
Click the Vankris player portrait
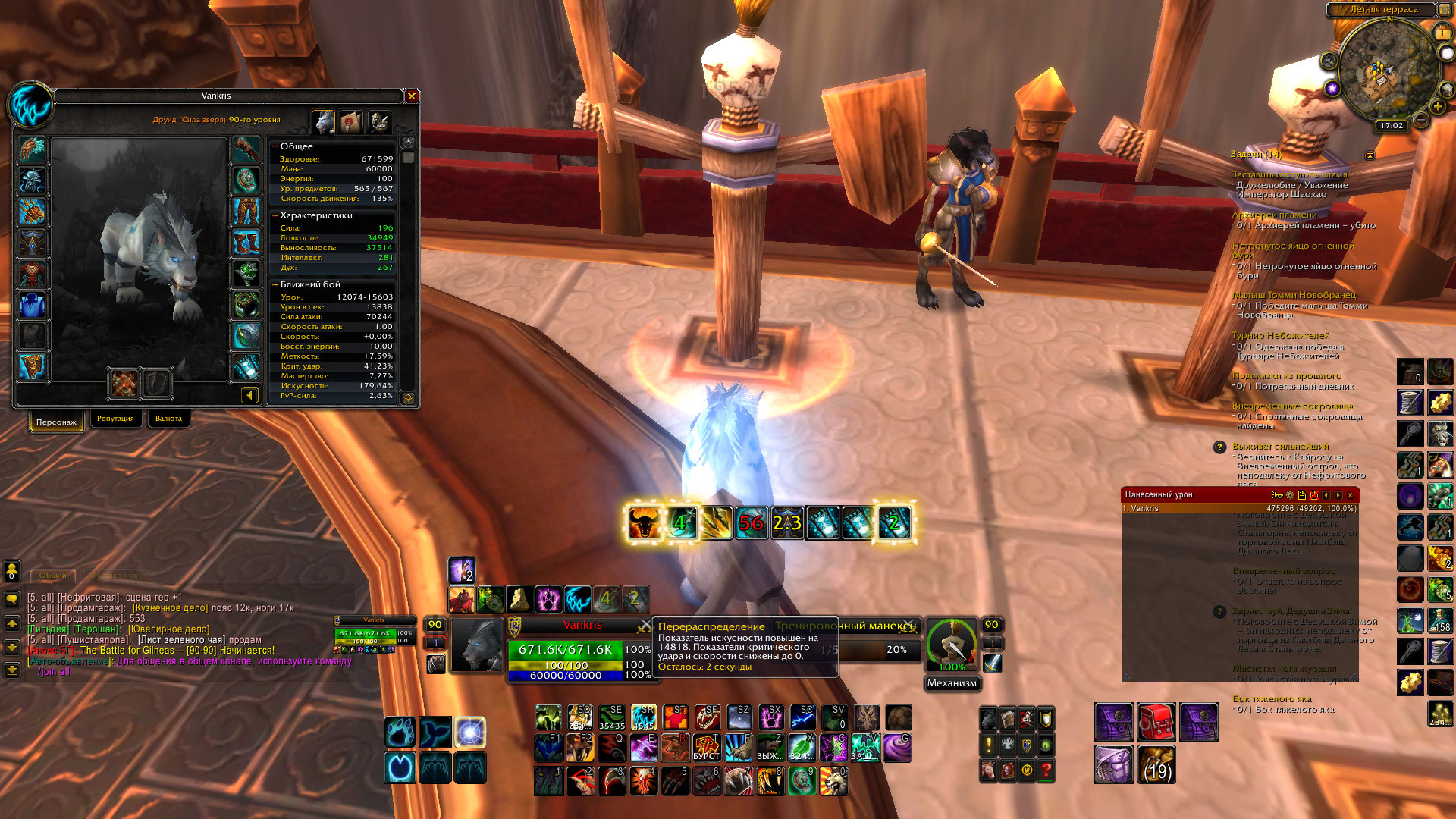(x=478, y=645)
